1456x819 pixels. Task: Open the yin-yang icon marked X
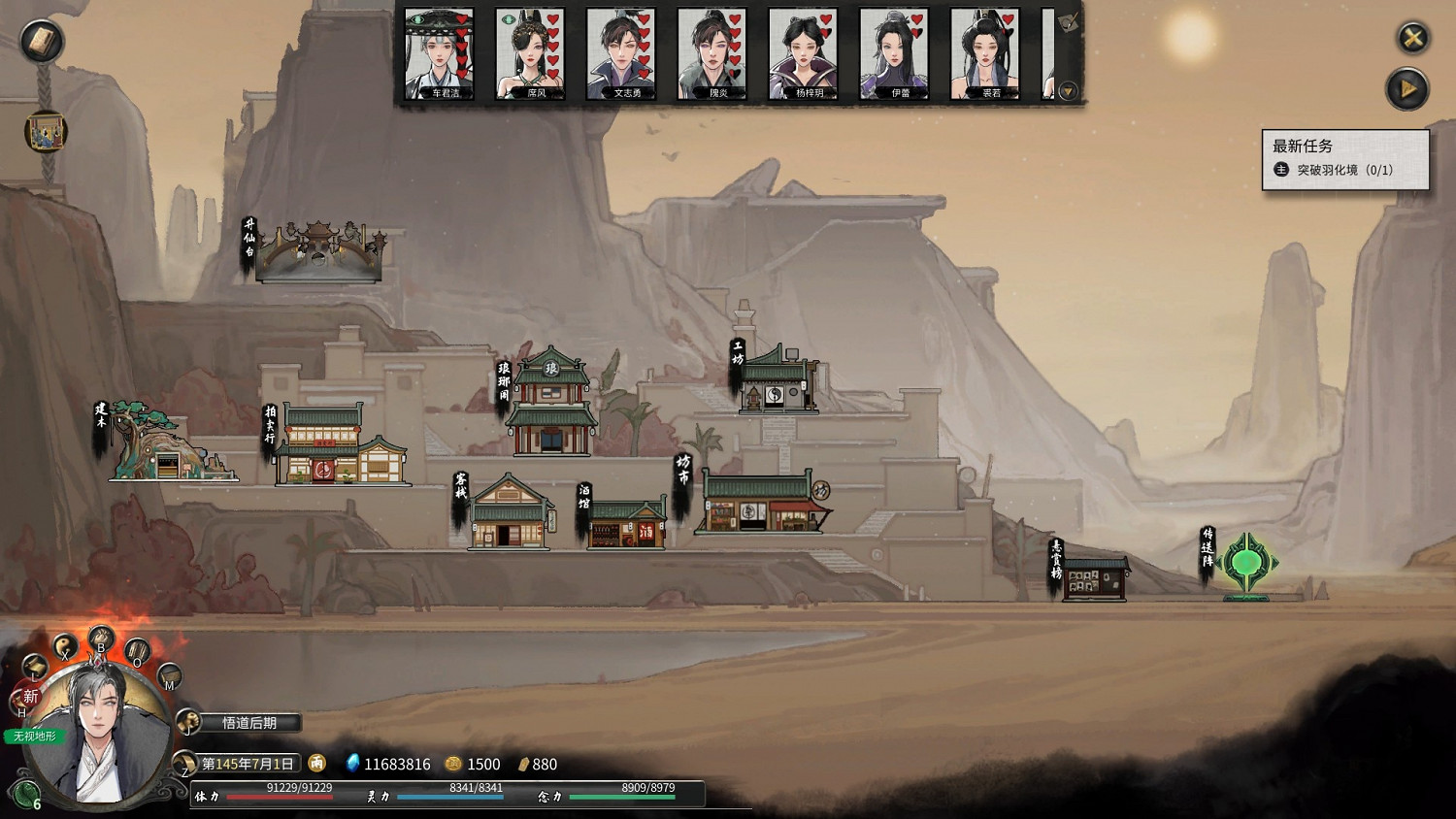64,646
